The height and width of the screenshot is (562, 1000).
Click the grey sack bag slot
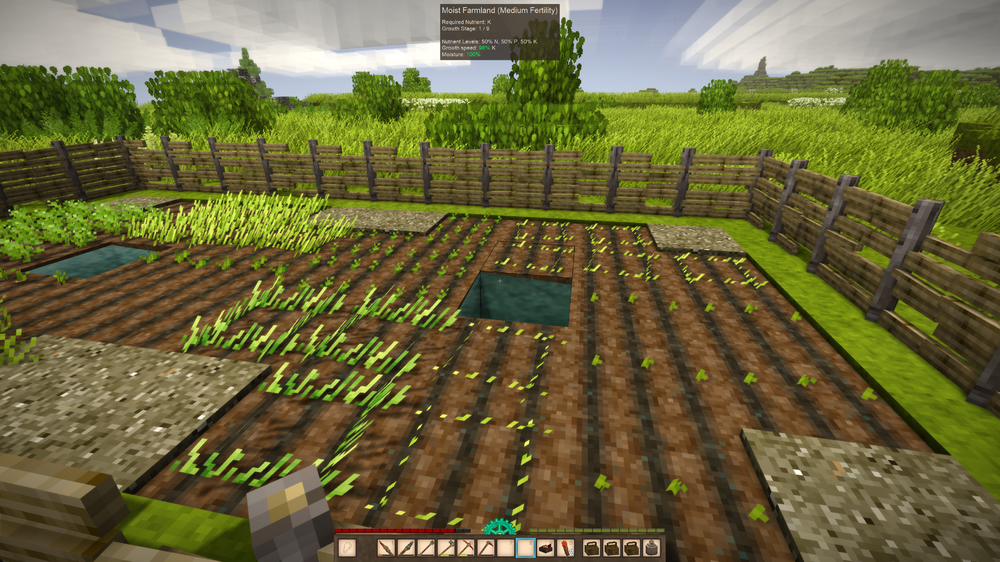pyautogui.click(x=651, y=548)
